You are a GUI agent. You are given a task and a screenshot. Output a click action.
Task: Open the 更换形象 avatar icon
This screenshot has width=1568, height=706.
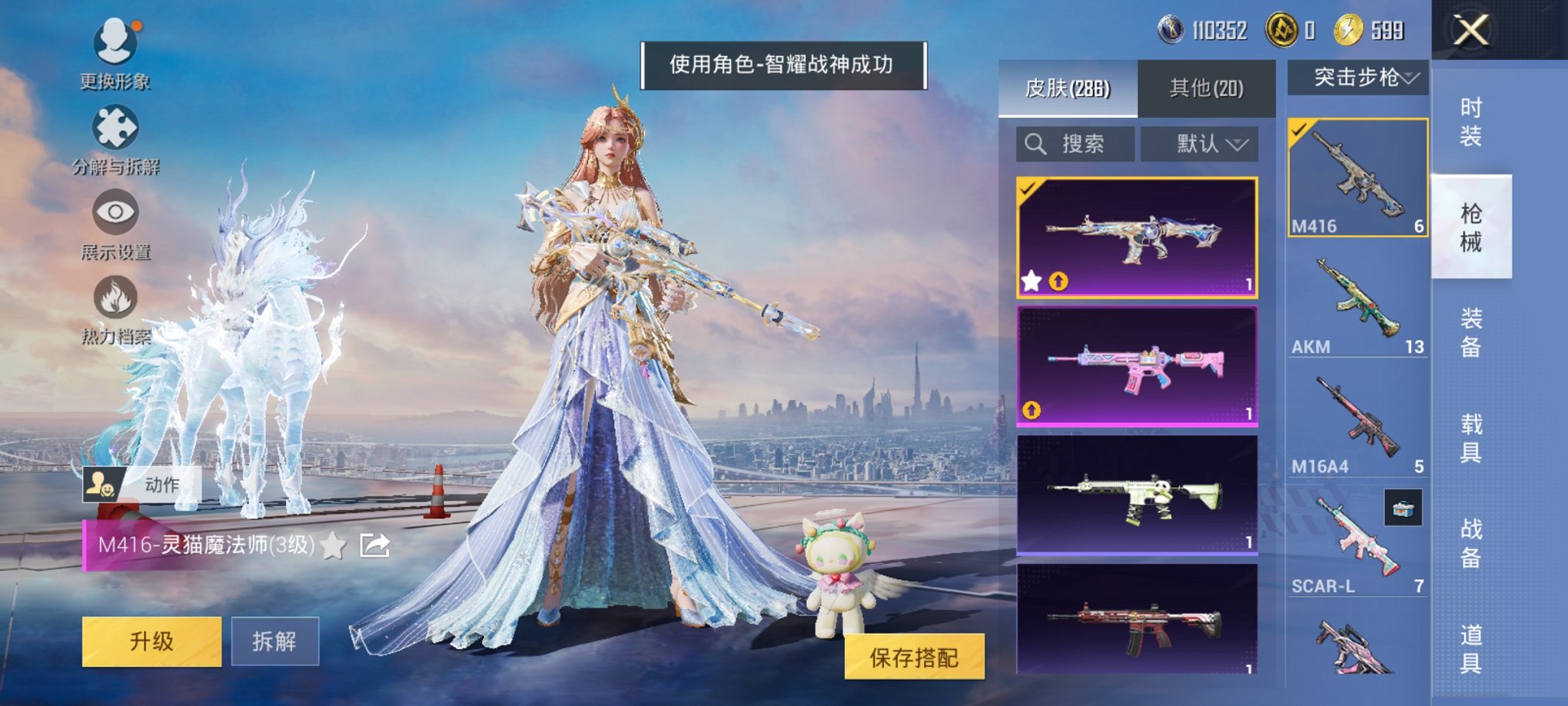[x=114, y=42]
